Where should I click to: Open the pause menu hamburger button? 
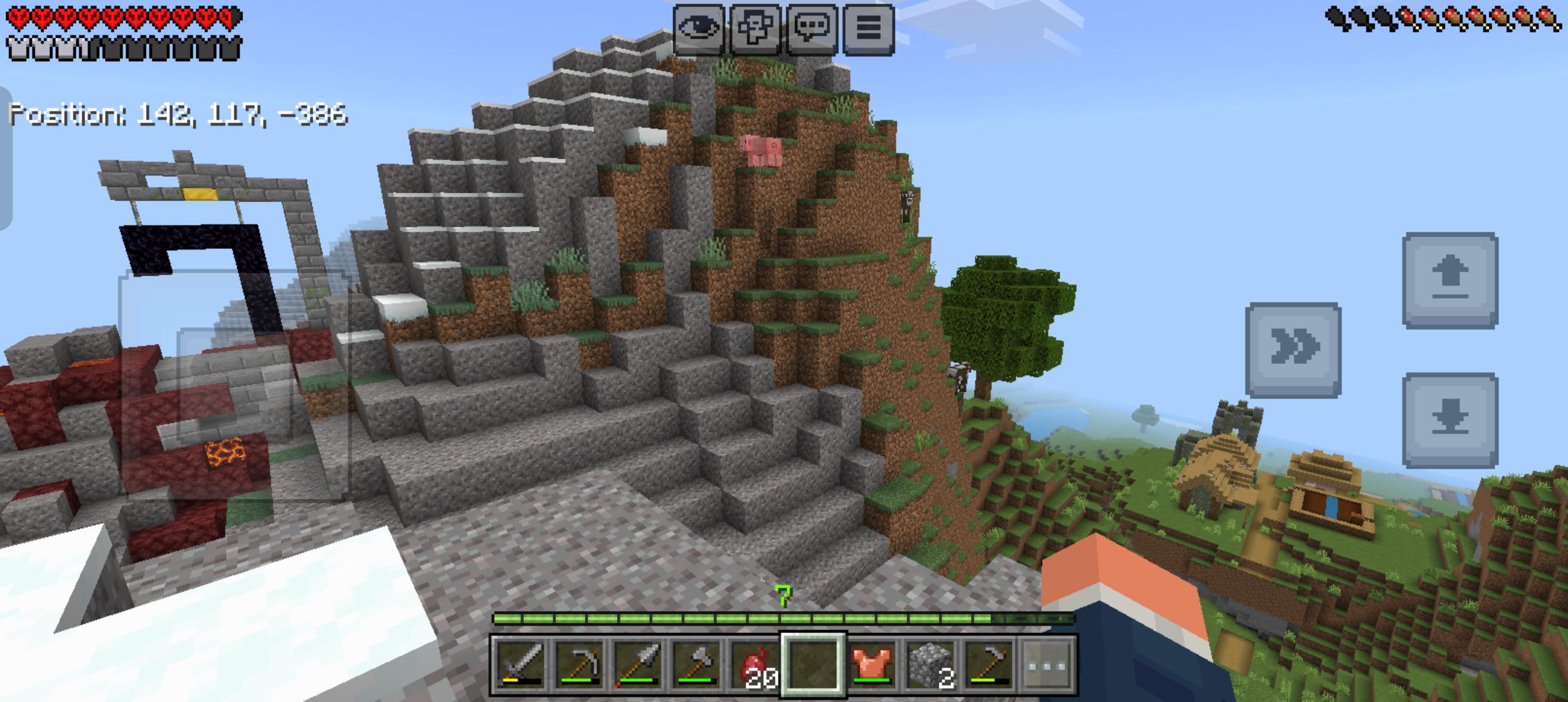coord(869,28)
